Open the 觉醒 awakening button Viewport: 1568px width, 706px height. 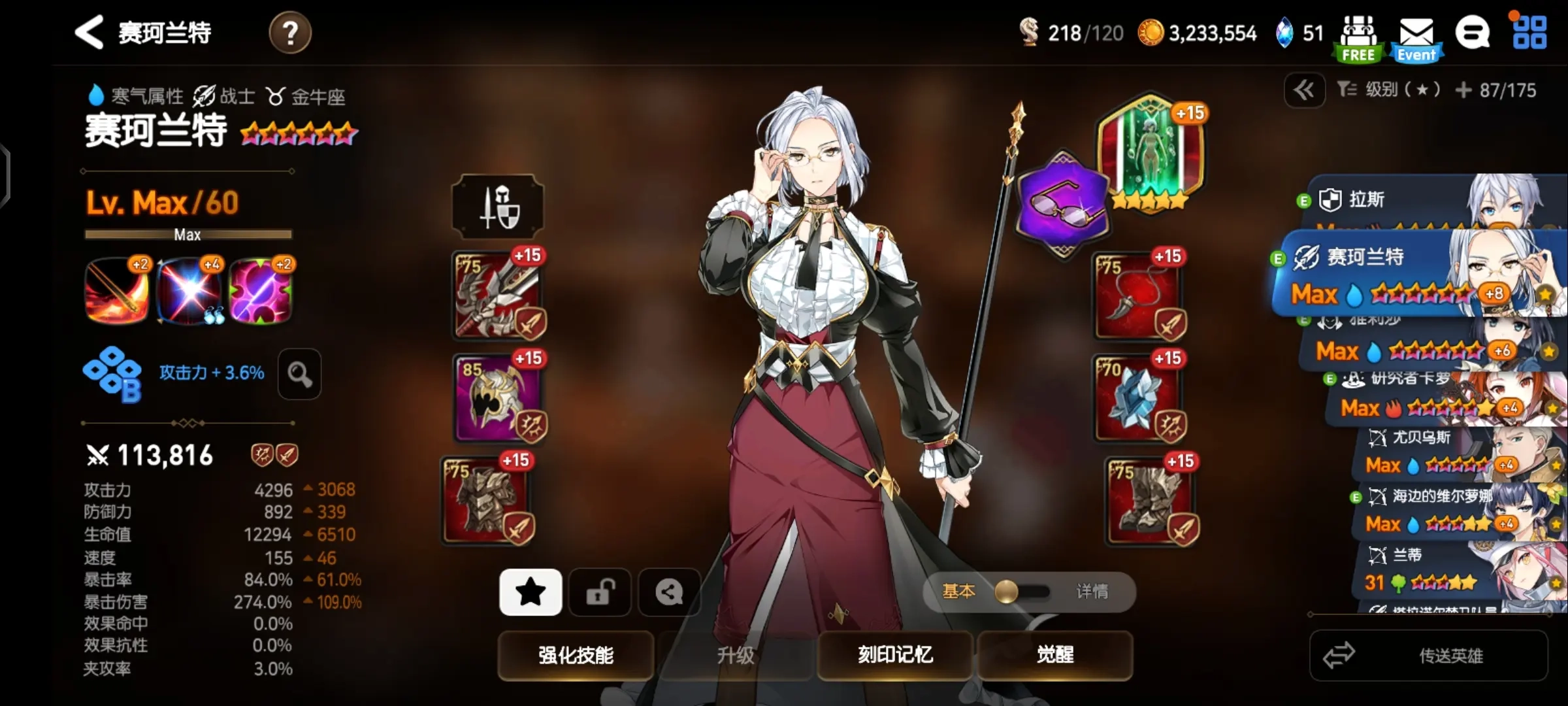[x=1054, y=655]
